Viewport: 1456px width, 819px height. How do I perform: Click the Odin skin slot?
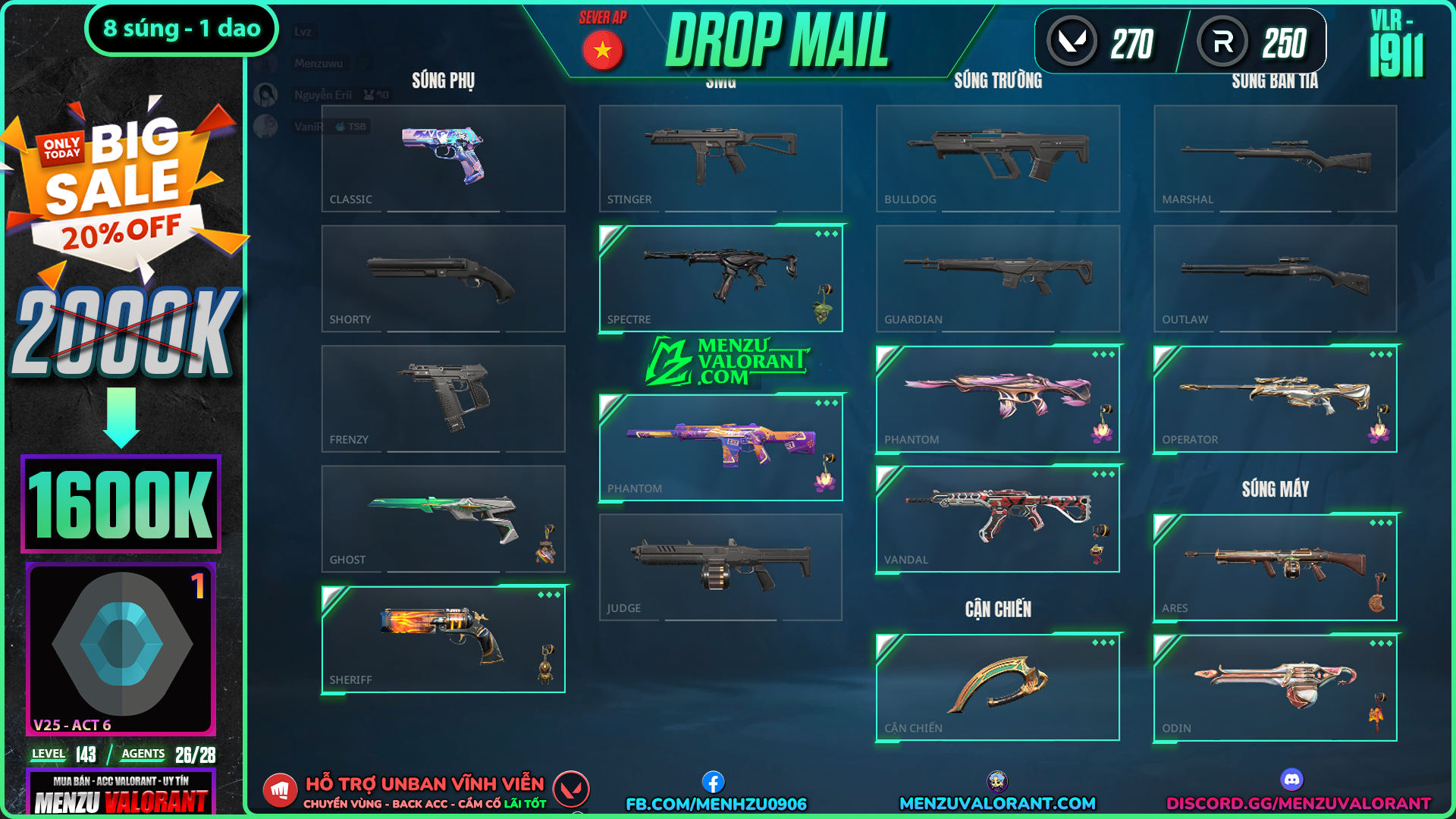1275,688
